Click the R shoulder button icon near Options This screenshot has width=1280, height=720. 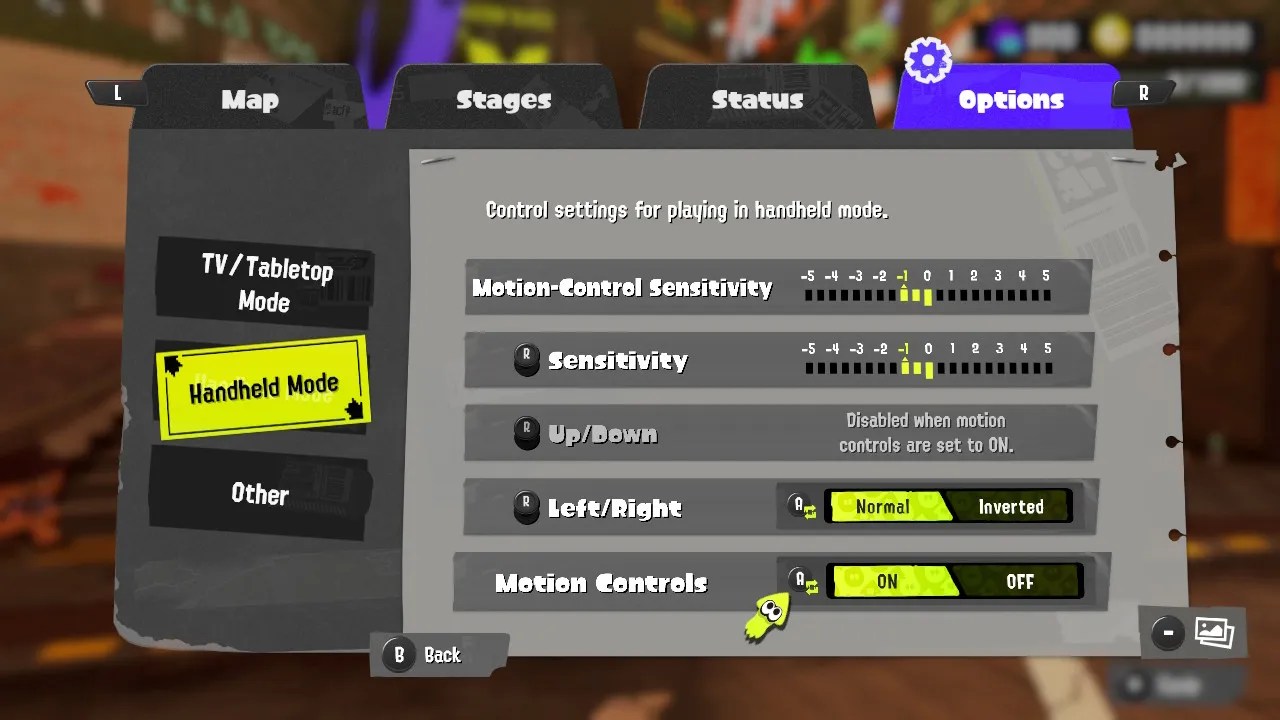[1143, 92]
